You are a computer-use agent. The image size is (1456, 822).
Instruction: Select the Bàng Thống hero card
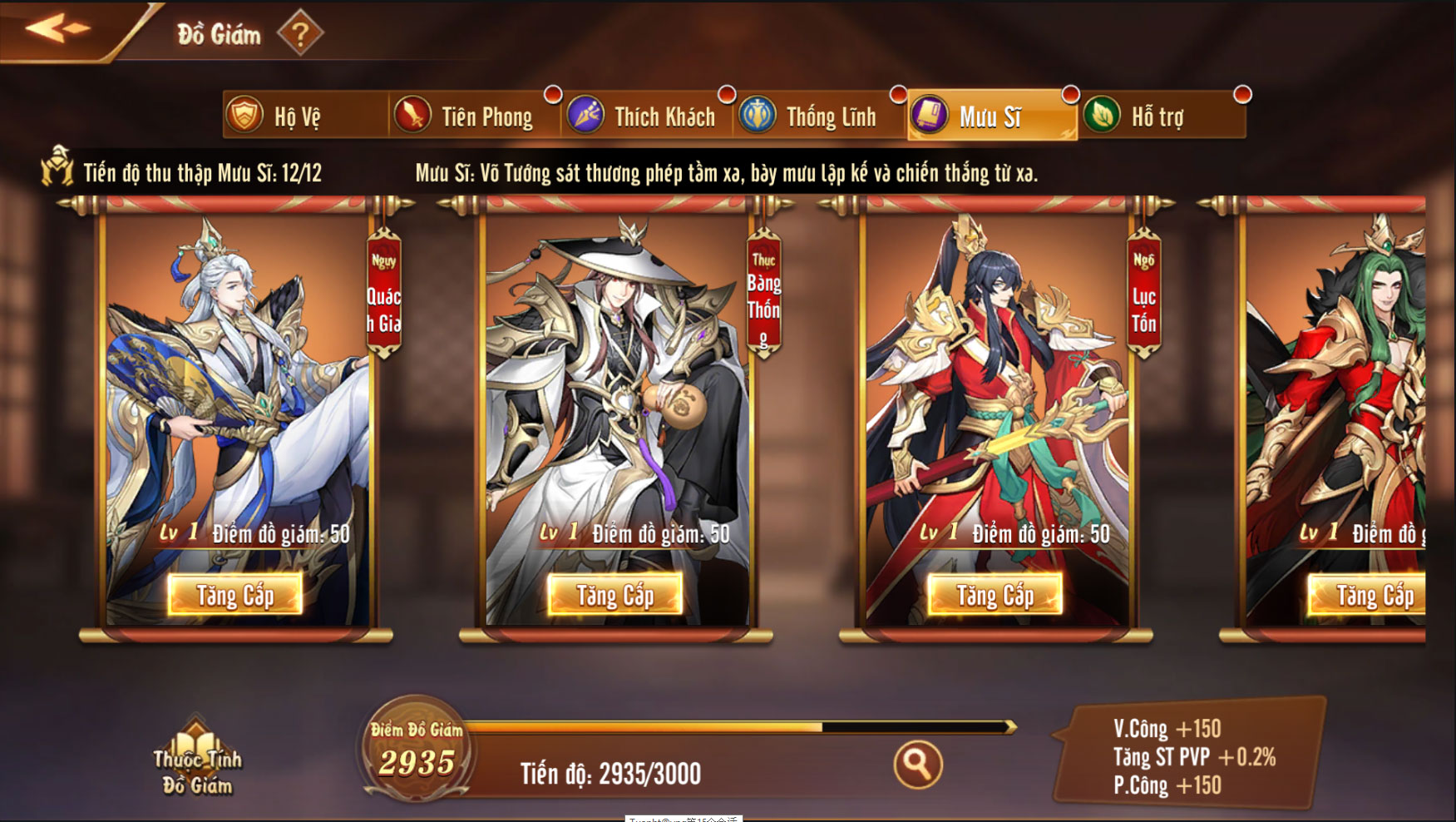click(x=615, y=391)
